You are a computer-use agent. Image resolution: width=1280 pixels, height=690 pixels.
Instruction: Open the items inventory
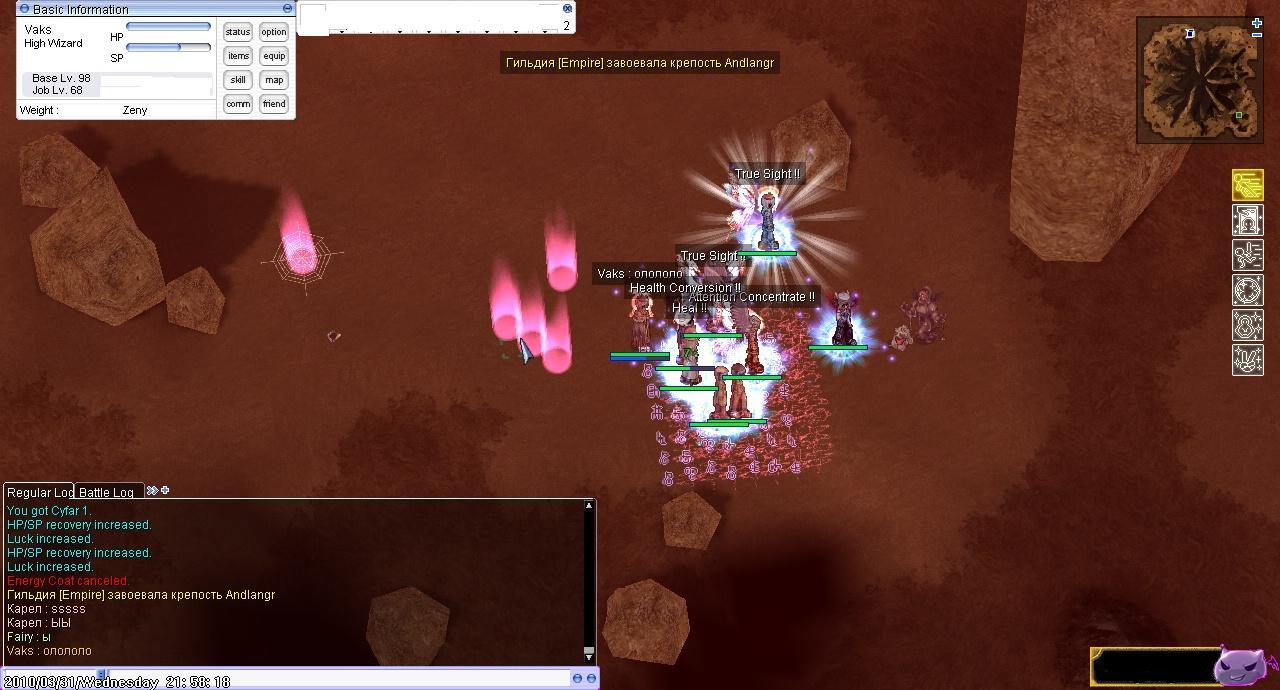point(238,56)
